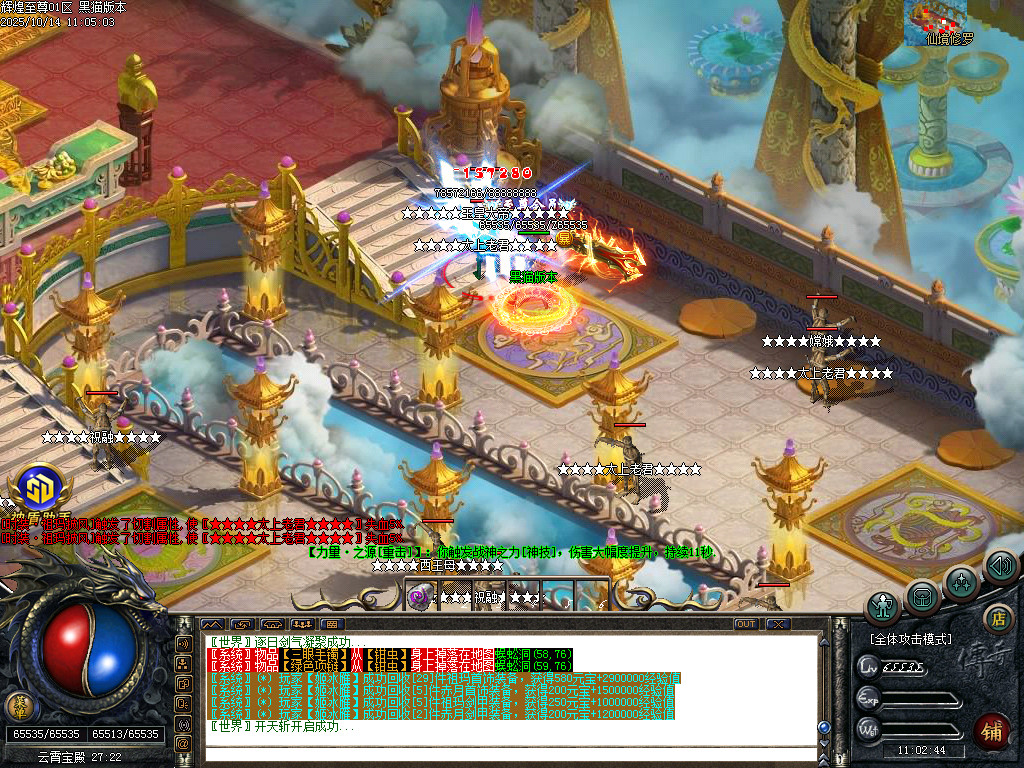This screenshot has height=768, width=1024.
Task: Open the gold 店 shop button
Action: (996, 618)
